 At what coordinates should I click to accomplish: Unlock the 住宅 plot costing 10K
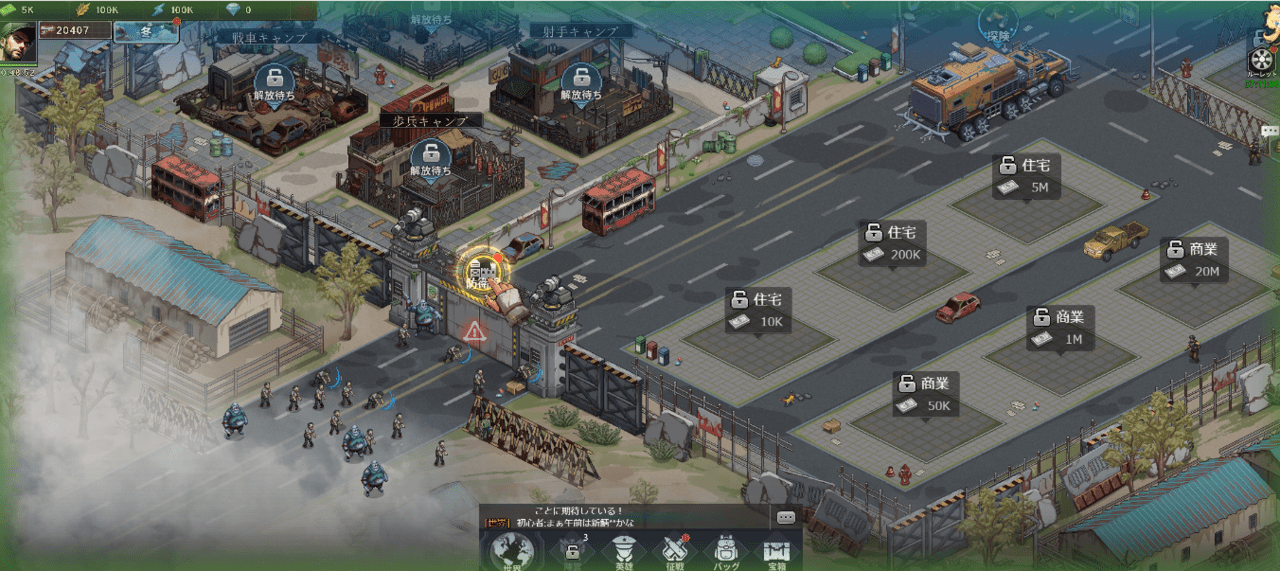click(x=759, y=310)
